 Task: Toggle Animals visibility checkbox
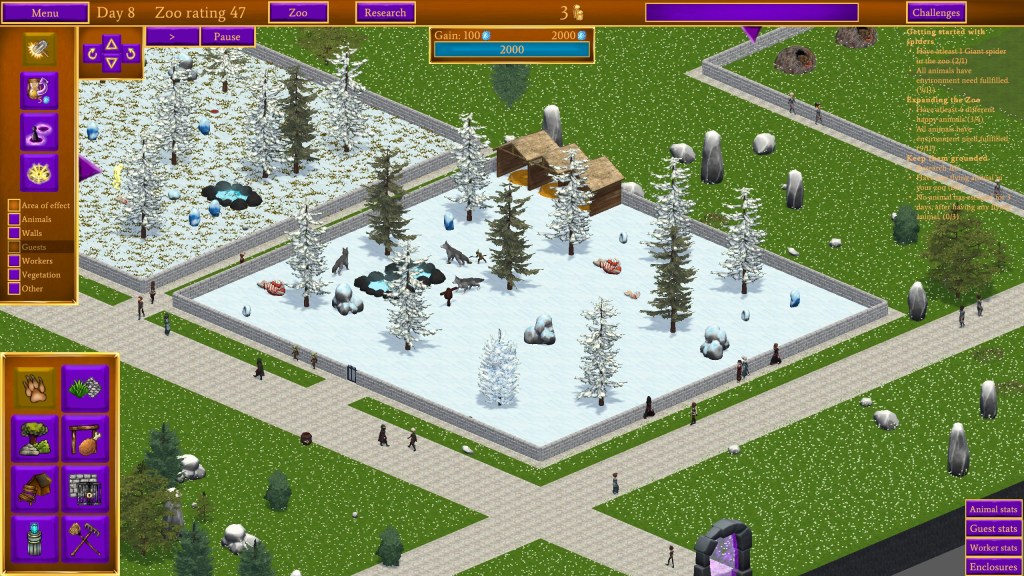(14, 219)
